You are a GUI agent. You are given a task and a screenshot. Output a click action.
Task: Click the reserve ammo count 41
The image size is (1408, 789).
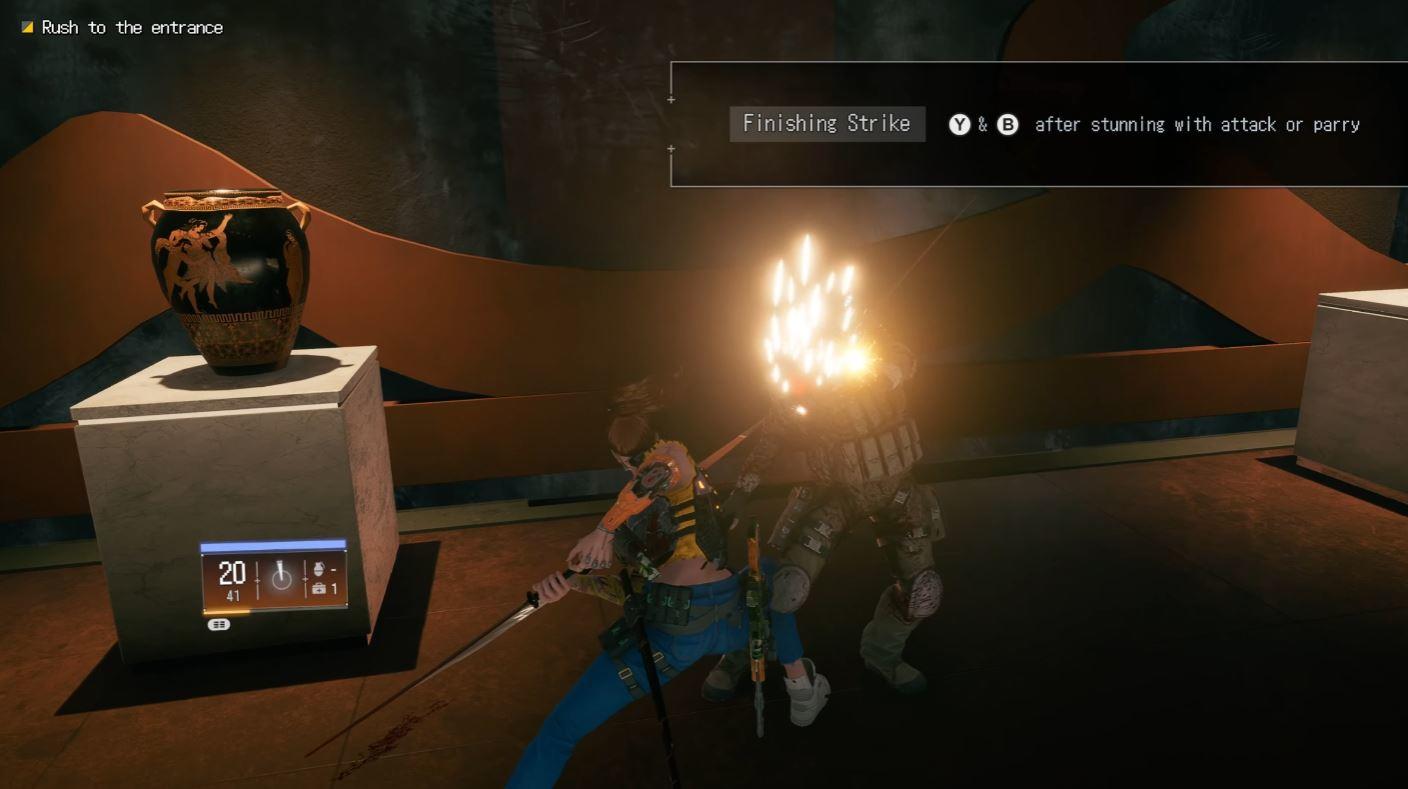[234, 594]
